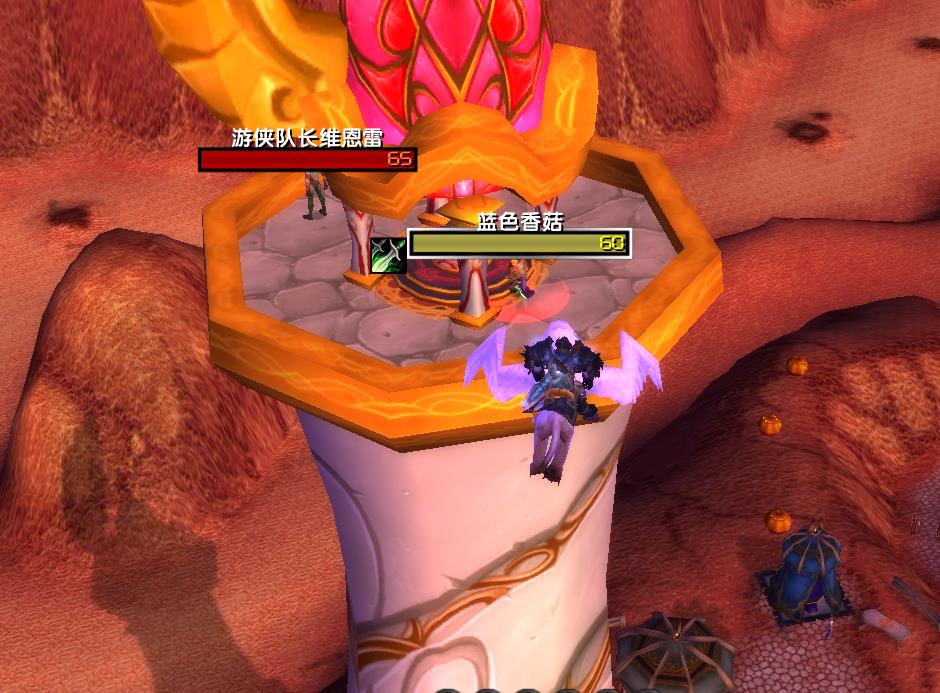Click the green arrow icon beside 蓝色香菇
Image resolution: width=940 pixels, height=693 pixels.
(387, 255)
